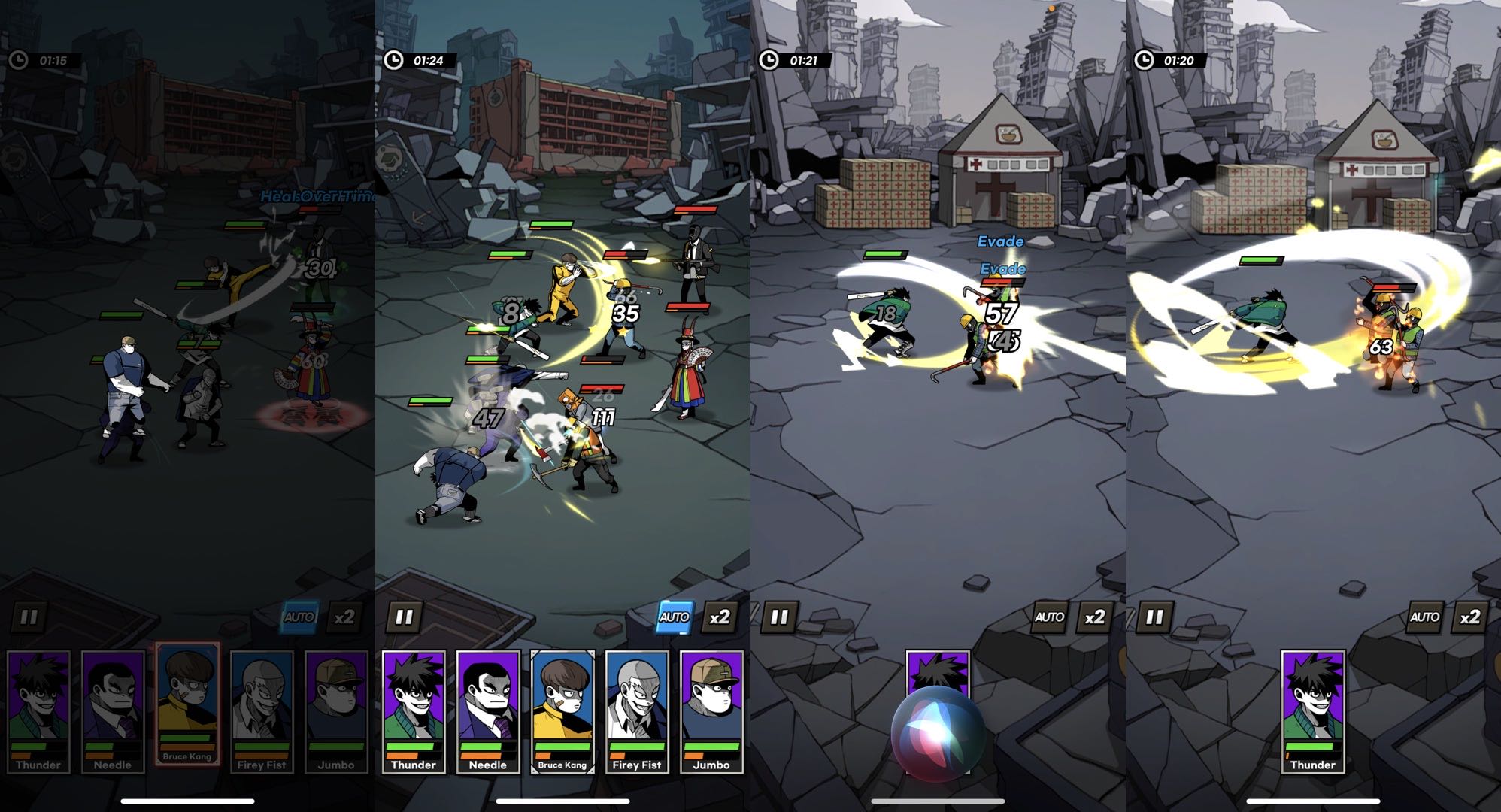This screenshot has height=812, width=1501.
Task: Select Thunder's card in the 01:24 battle
Action: tap(414, 710)
